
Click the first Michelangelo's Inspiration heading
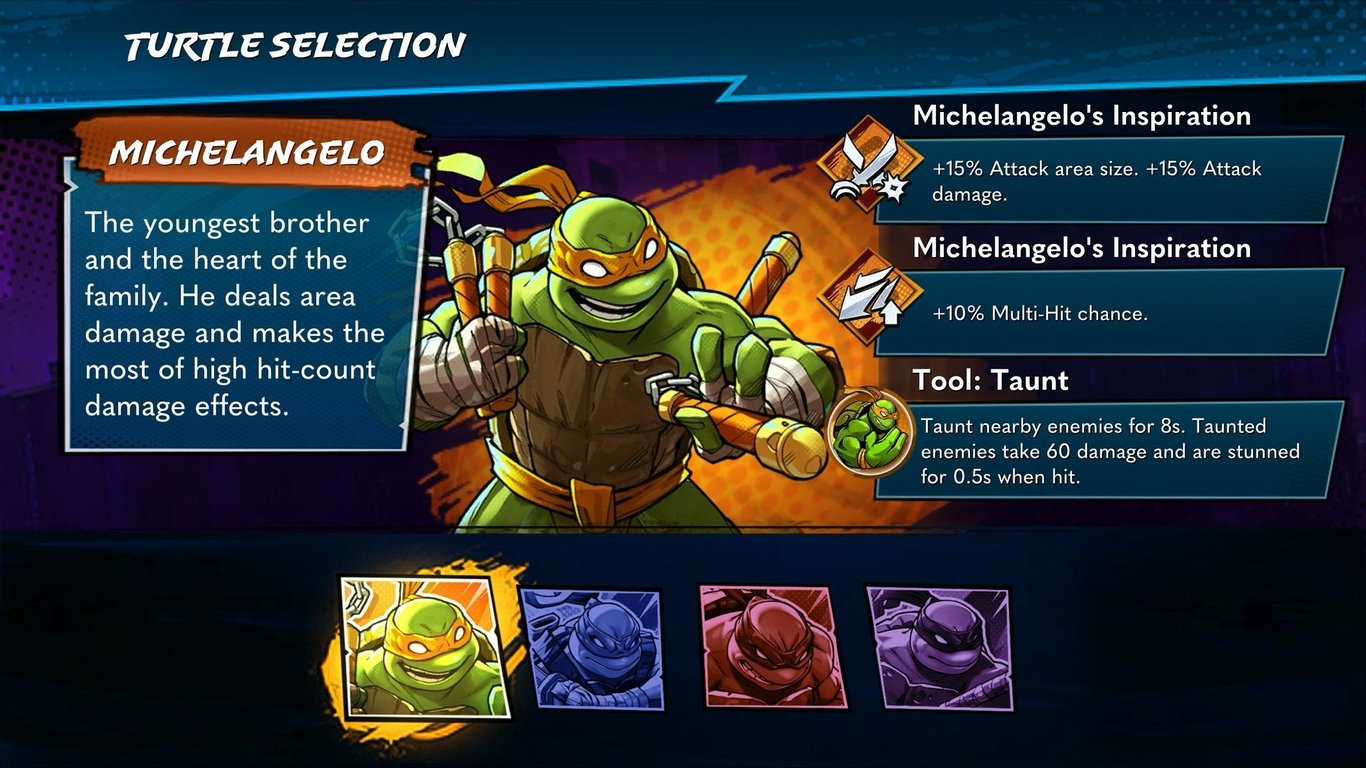click(1081, 116)
